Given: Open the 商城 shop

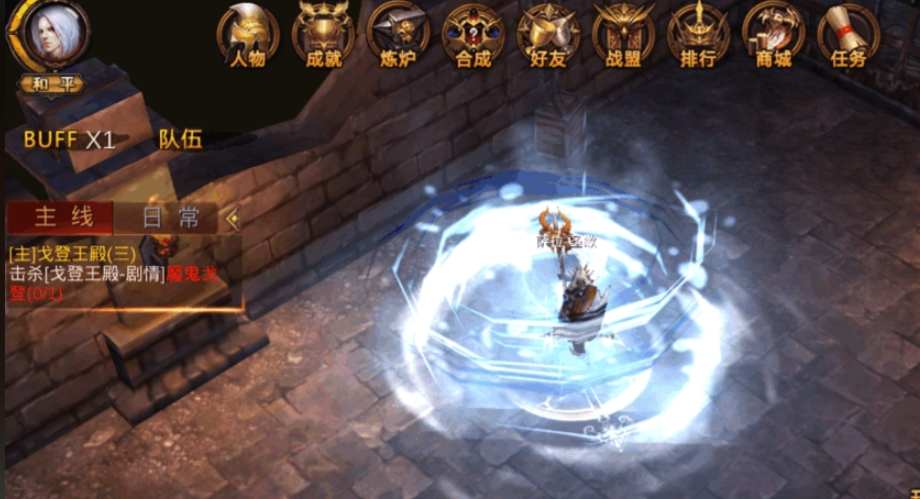Looking at the screenshot, I should point(773,36).
